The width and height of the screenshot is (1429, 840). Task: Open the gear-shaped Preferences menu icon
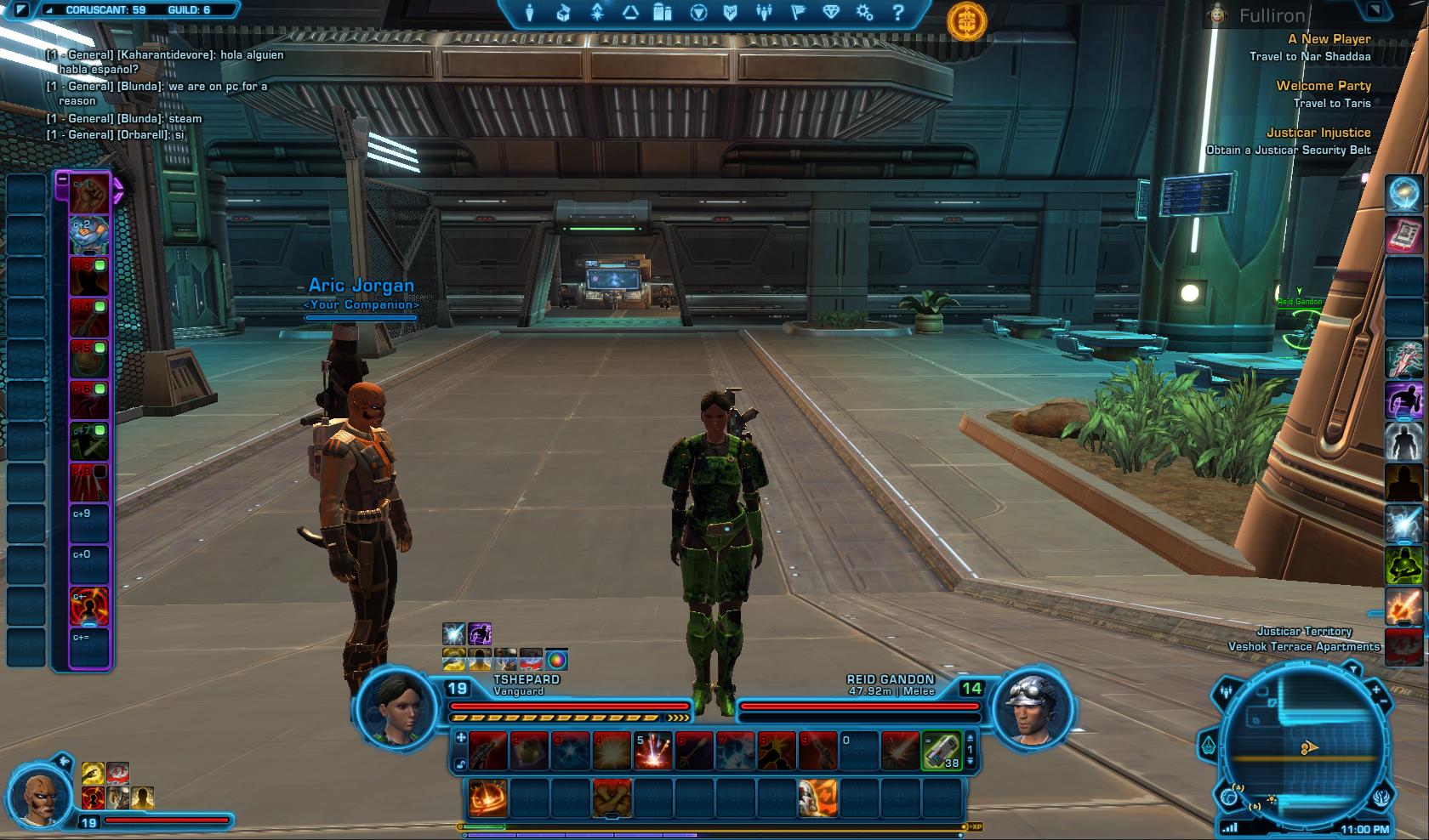[x=864, y=13]
